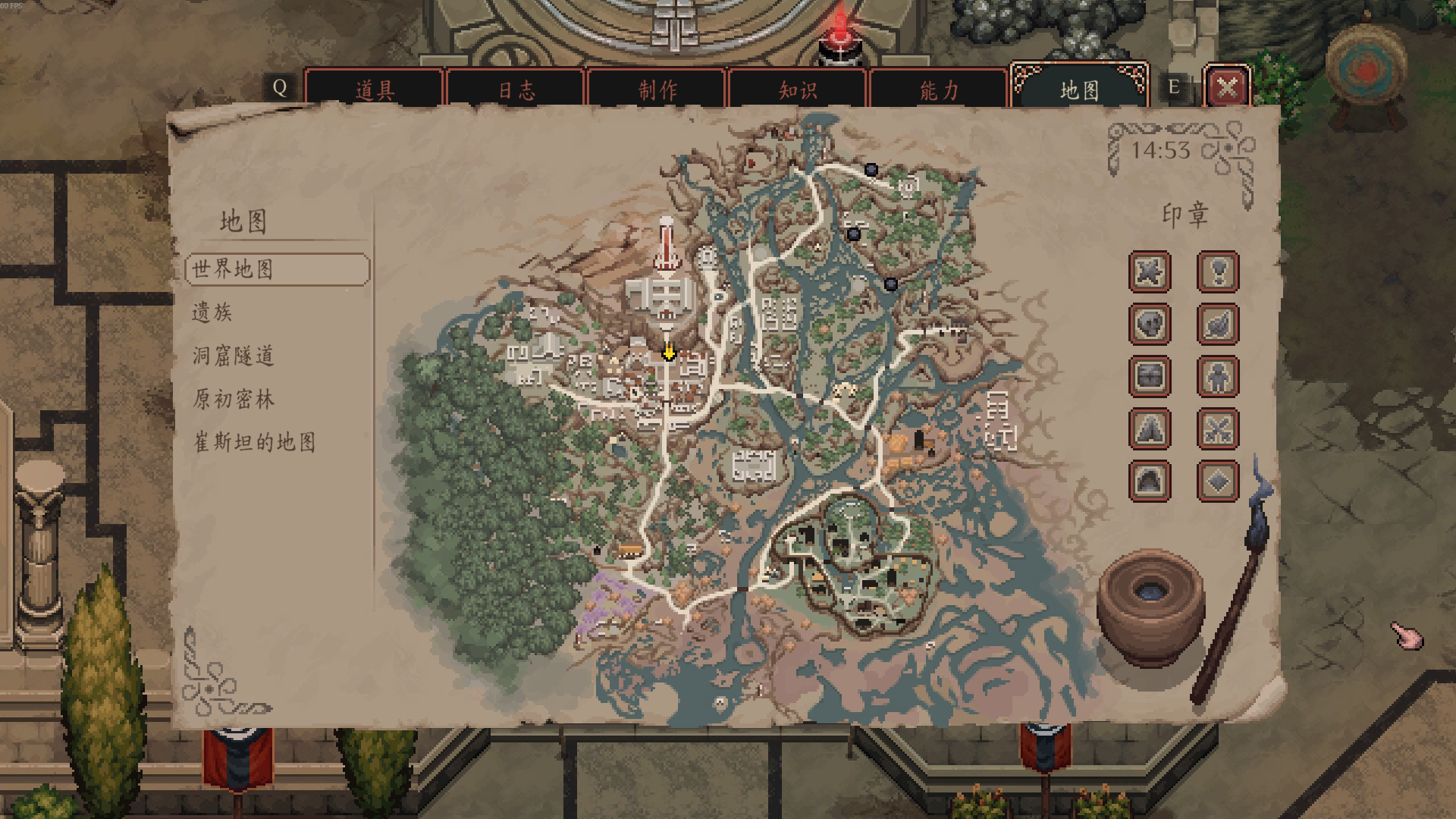The width and height of the screenshot is (1456, 819).
Task: Select the 地图 (Map) tab
Action: click(x=1079, y=90)
